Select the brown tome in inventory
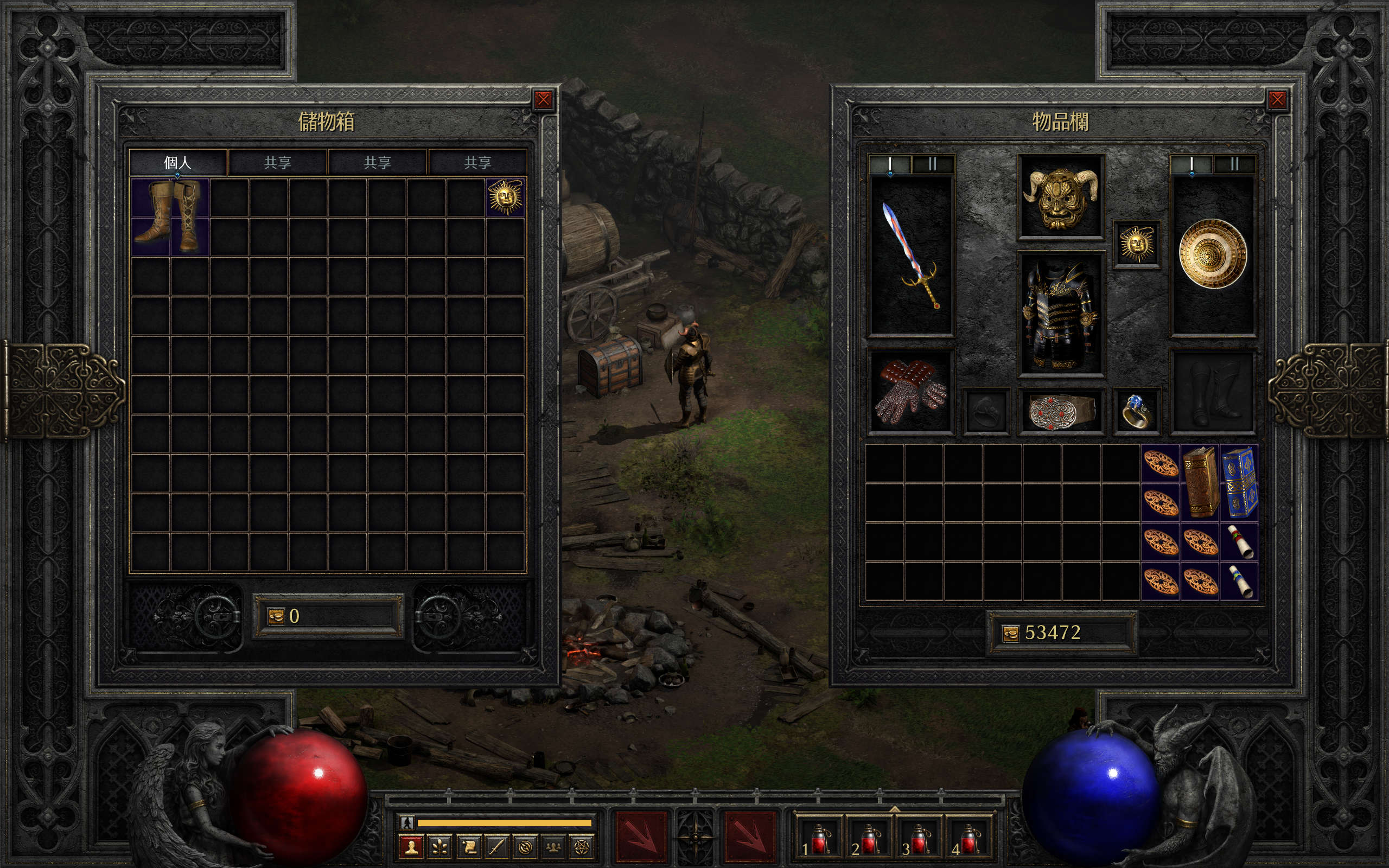Viewport: 1389px width, 868px height. [x=1200, y=482]
